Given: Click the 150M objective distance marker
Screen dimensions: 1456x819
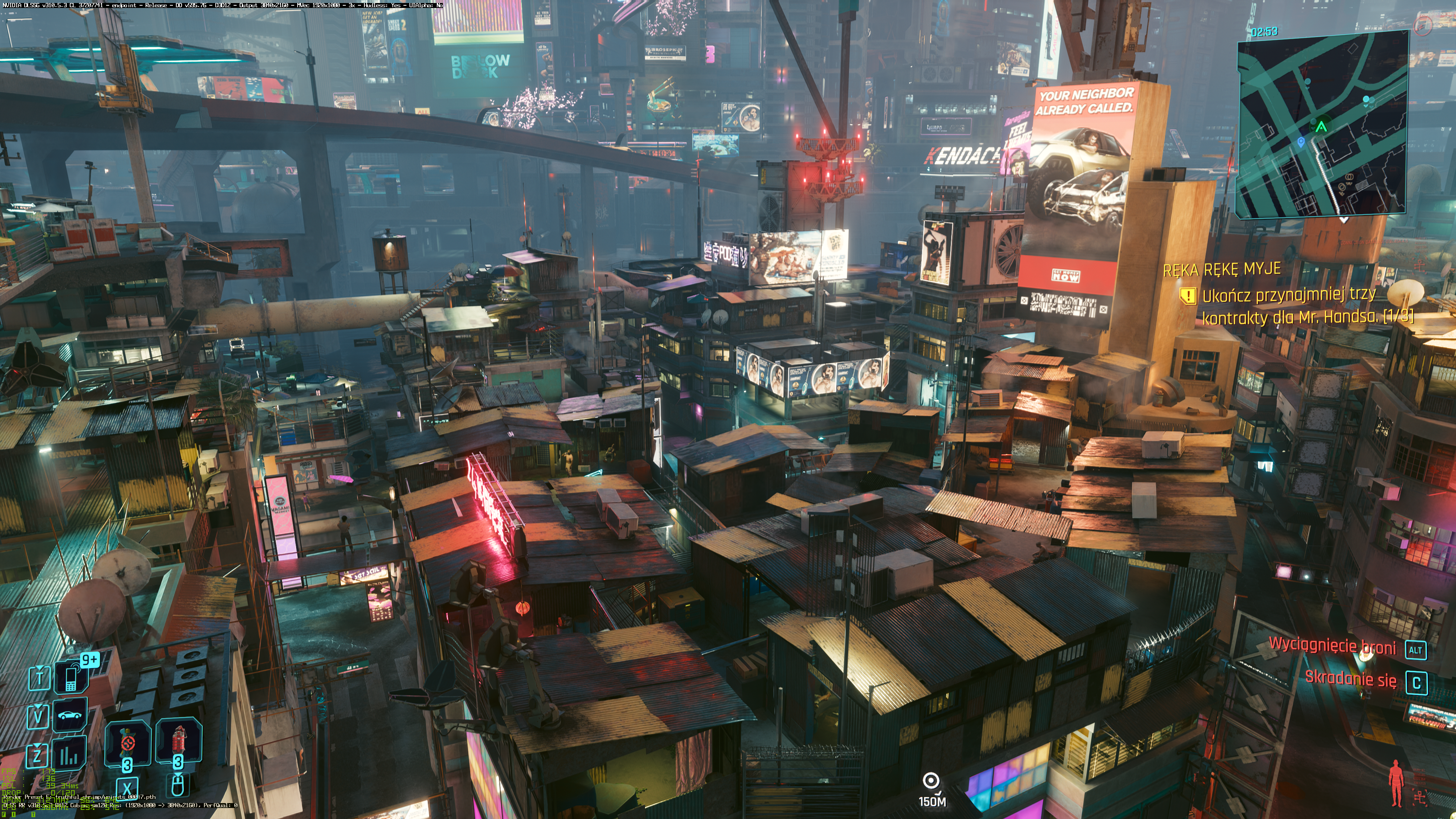Looking at the screenshot, I should [x=932, y=789].
